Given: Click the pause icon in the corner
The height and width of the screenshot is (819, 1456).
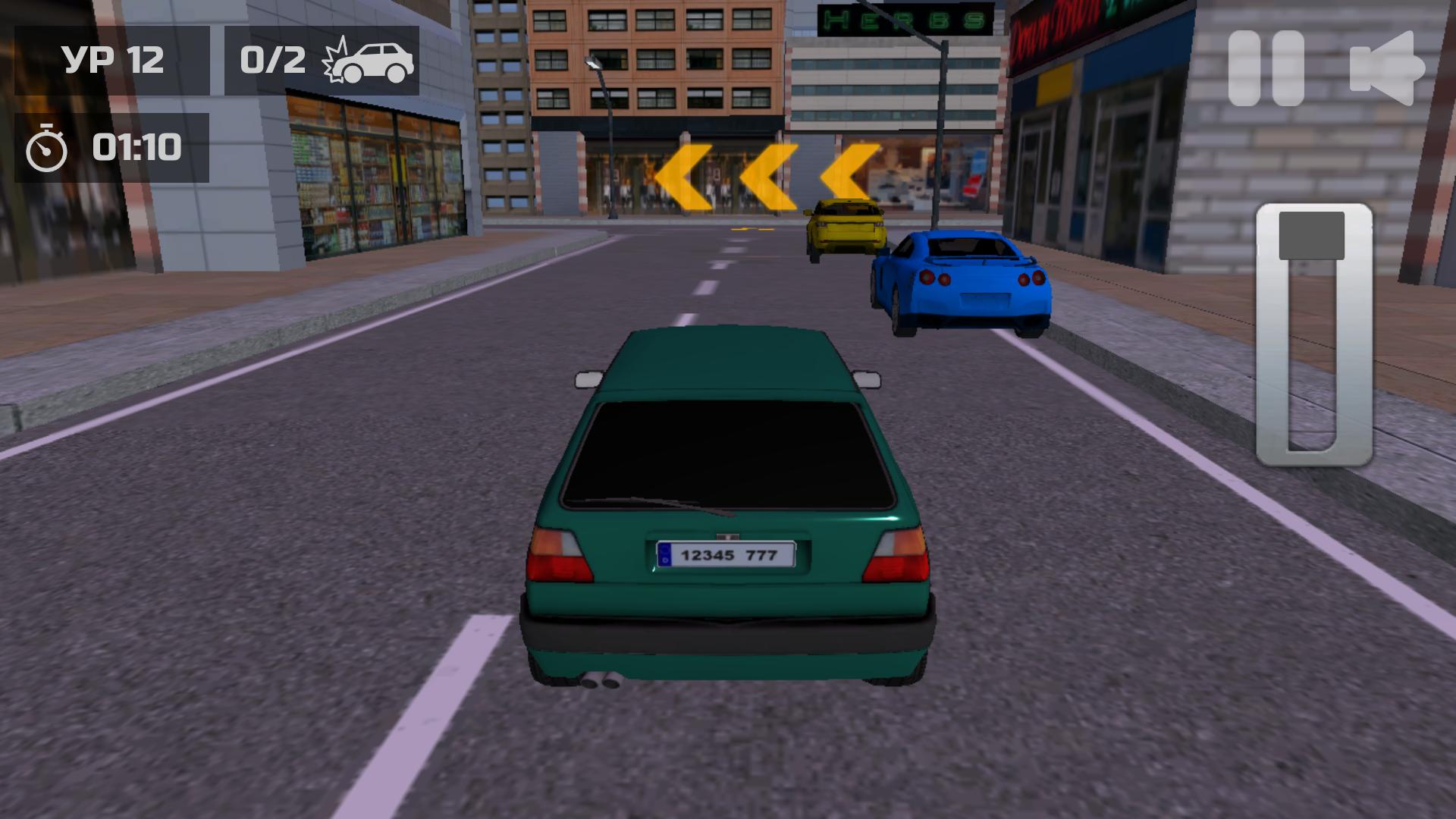Looking at the screenshot, I should pos(1267,67).
